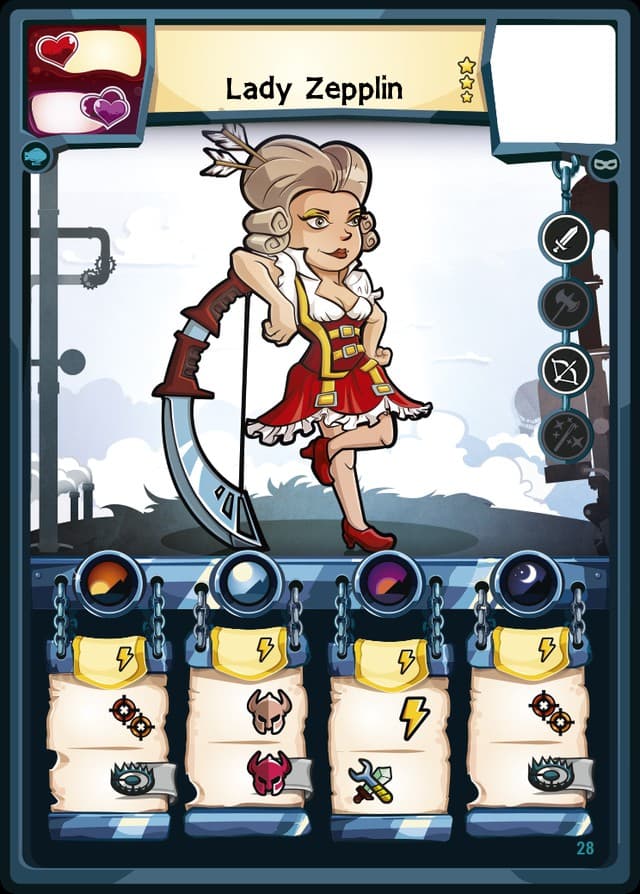This screenshot has width=640, height=894.
Task: Pick the bow and arrow icon
Action: click(x=566, y=369)
